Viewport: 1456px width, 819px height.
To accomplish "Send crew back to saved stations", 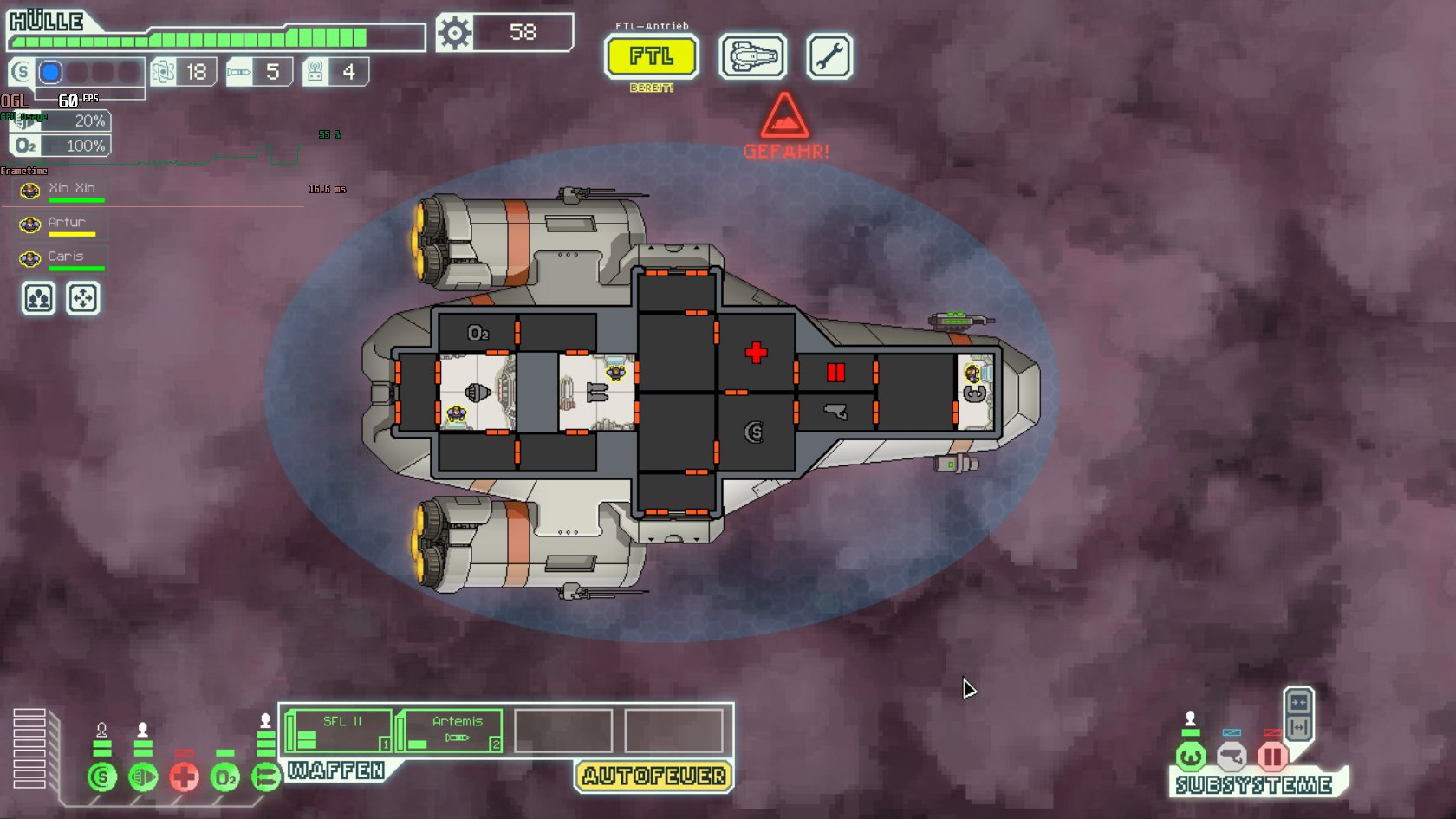I will 83,299.
